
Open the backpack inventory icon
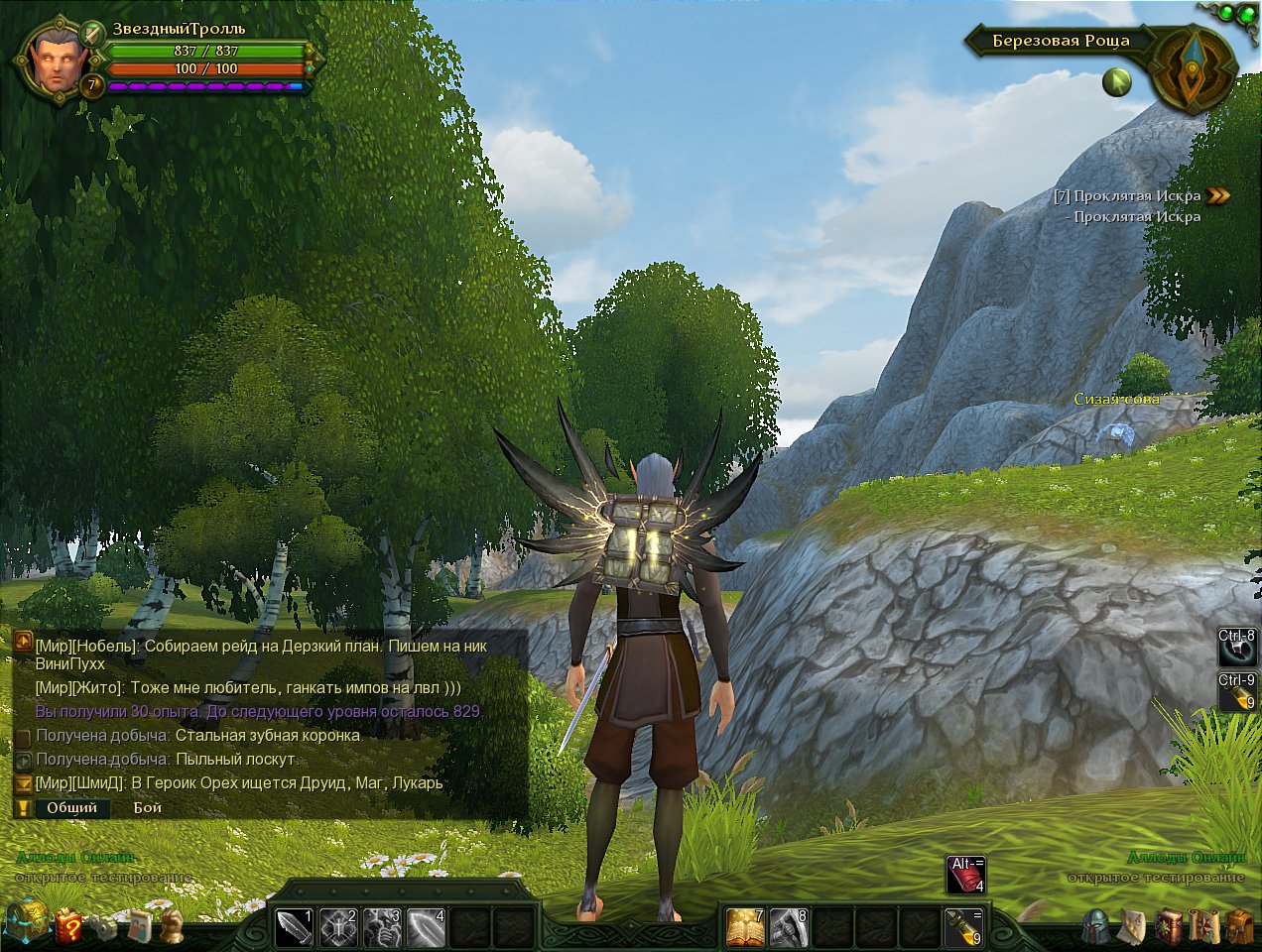click(1240, 927)
